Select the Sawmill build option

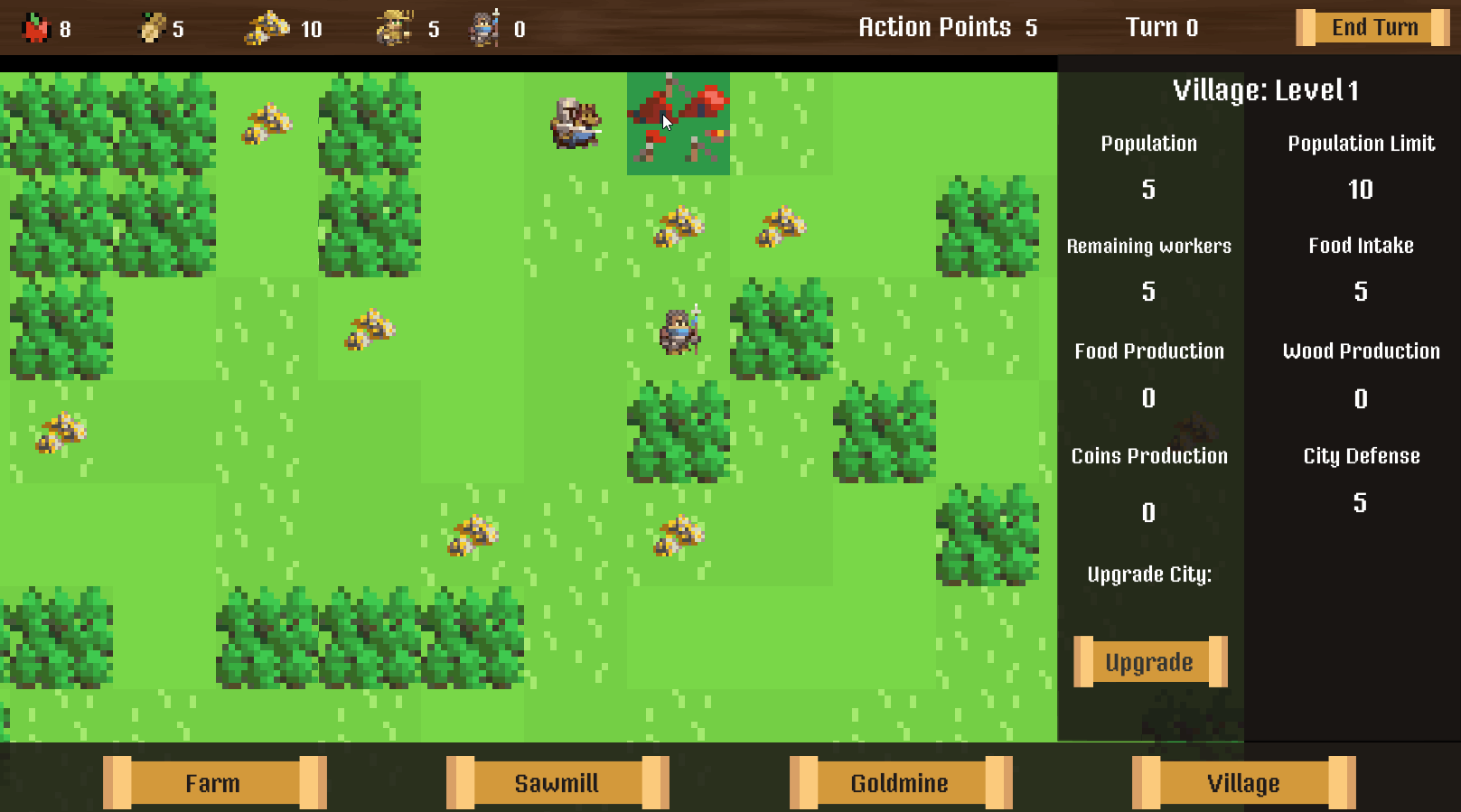click(x=557, y=782)
